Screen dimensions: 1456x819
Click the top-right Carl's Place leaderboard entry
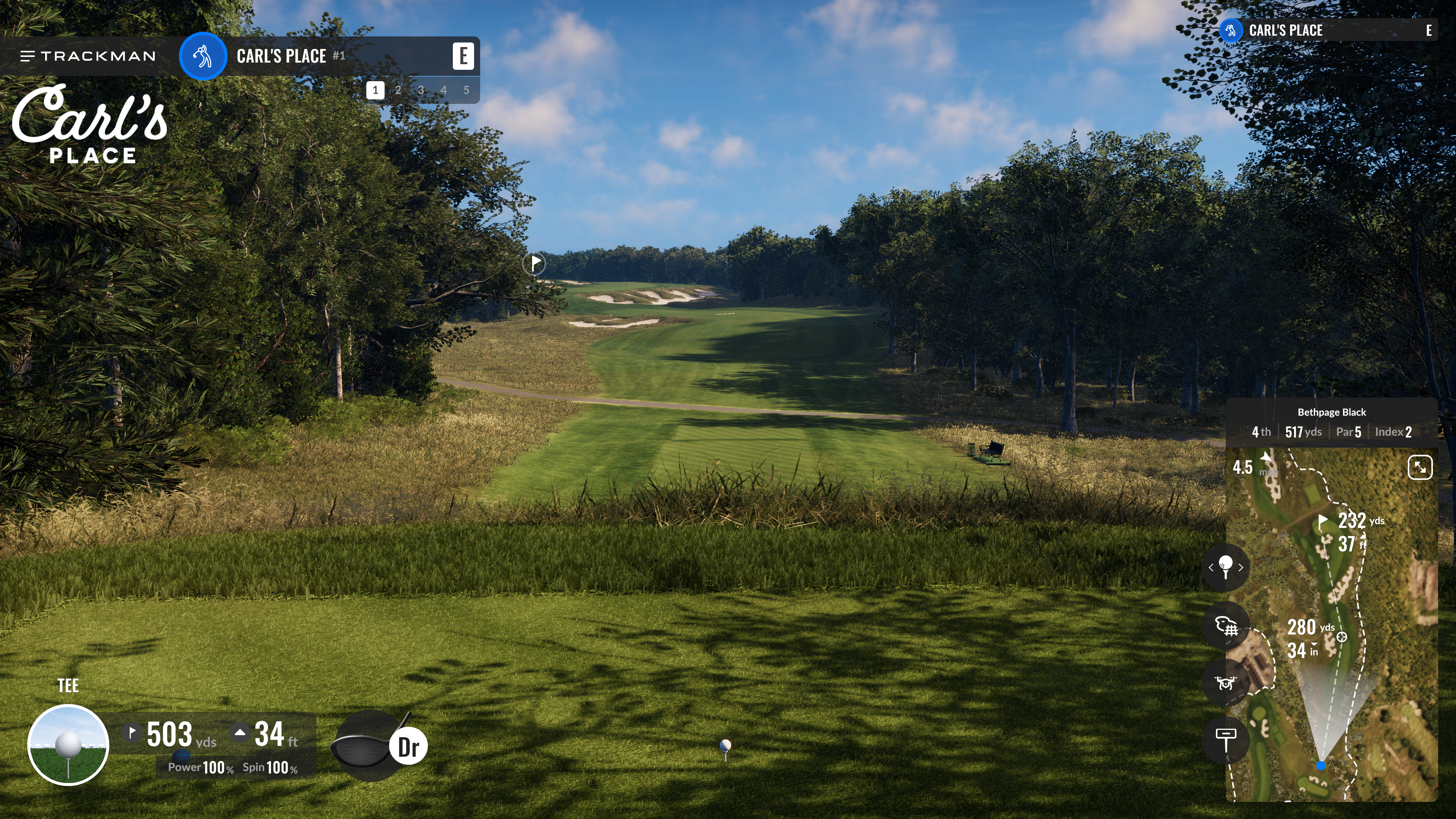[1328, 30]
